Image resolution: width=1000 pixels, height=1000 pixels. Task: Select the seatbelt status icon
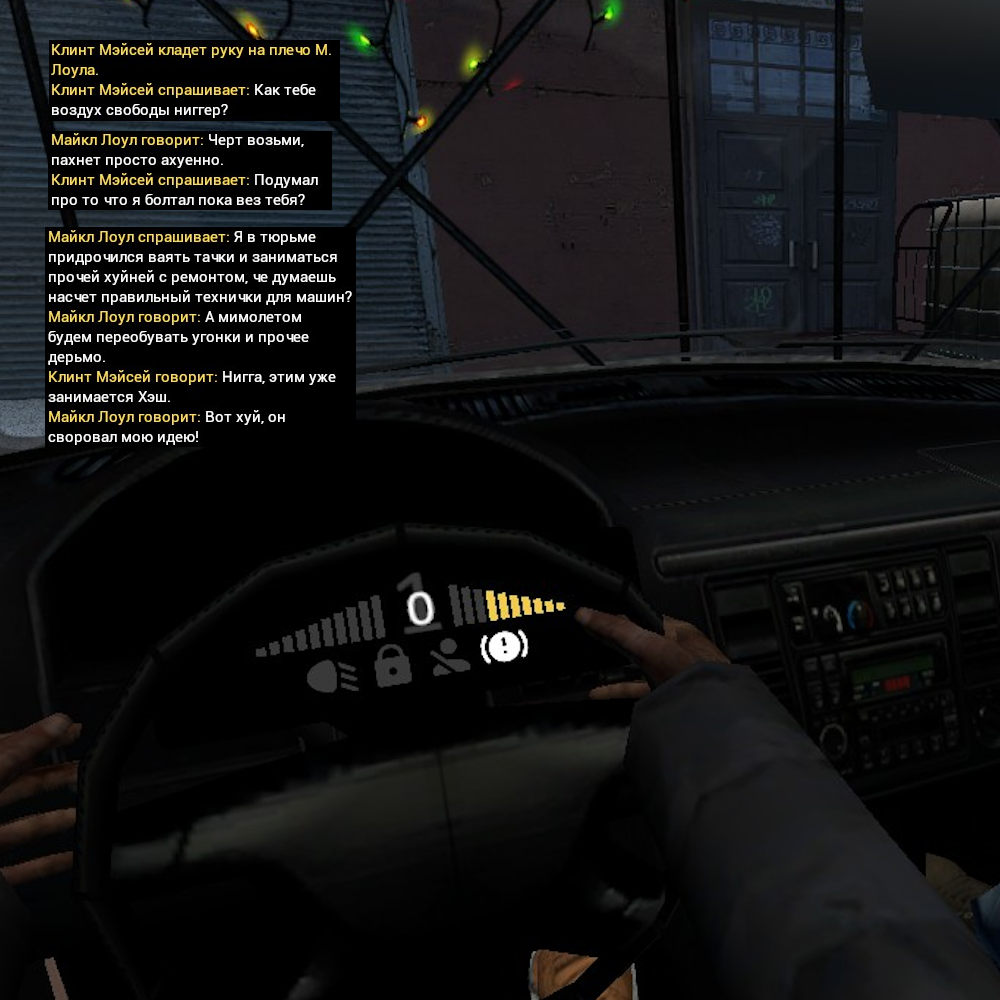click(x=451, y=657)
